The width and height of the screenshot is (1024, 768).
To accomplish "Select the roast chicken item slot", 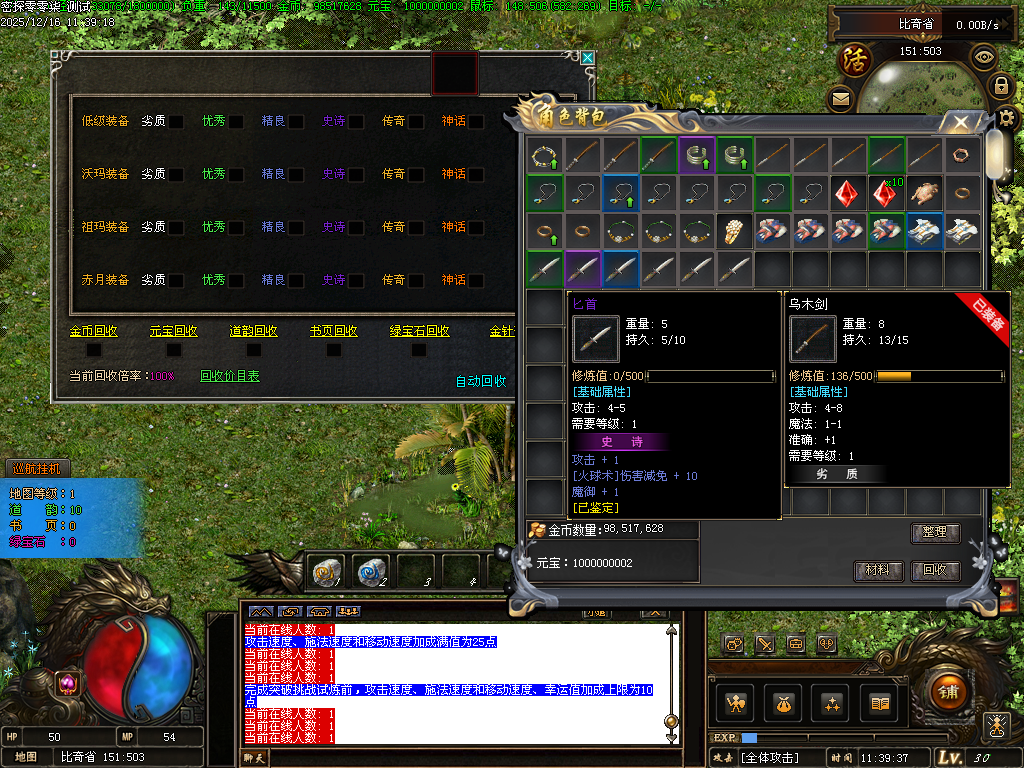I will [925, 193].
